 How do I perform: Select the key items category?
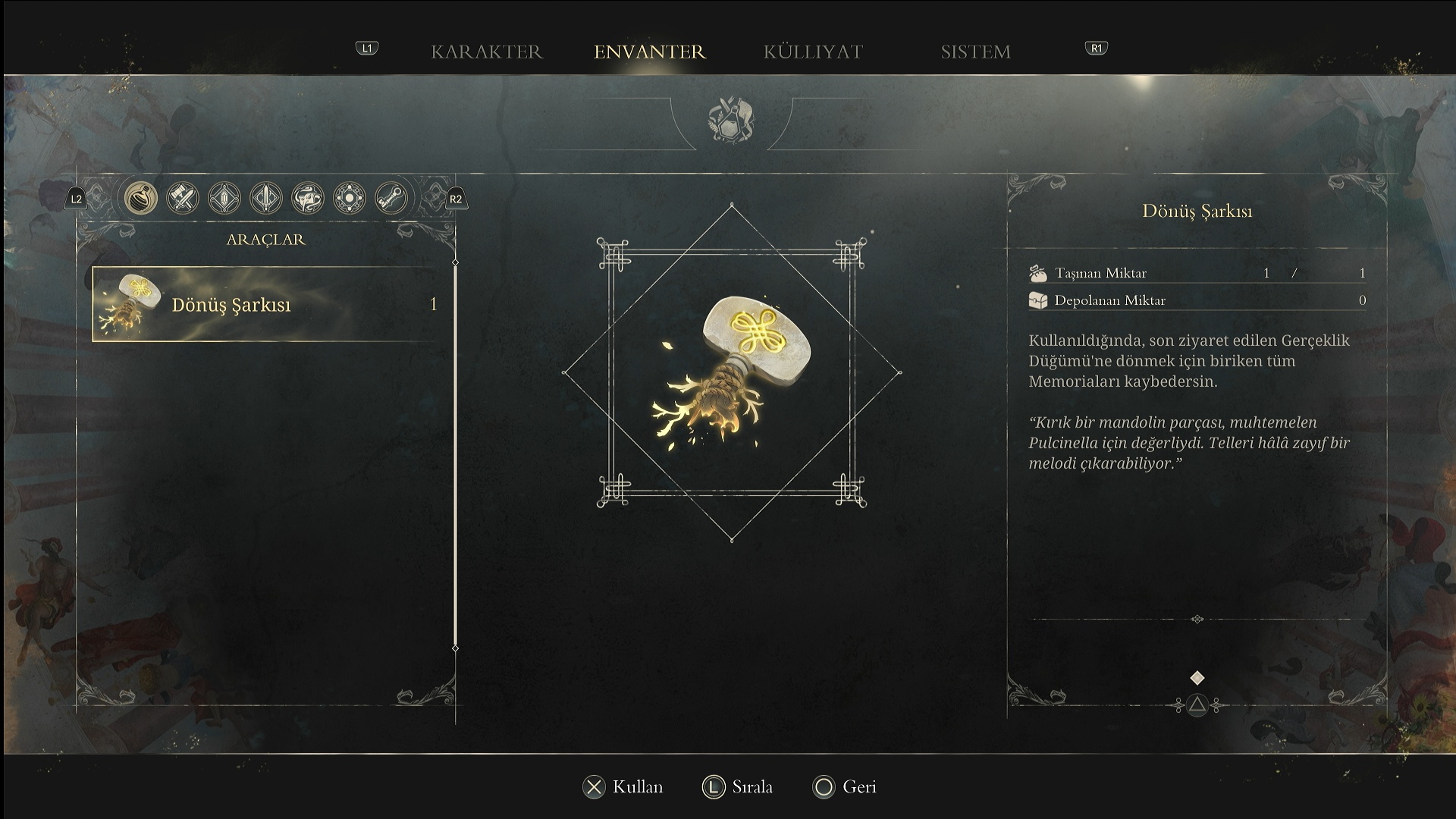(391, 199)
